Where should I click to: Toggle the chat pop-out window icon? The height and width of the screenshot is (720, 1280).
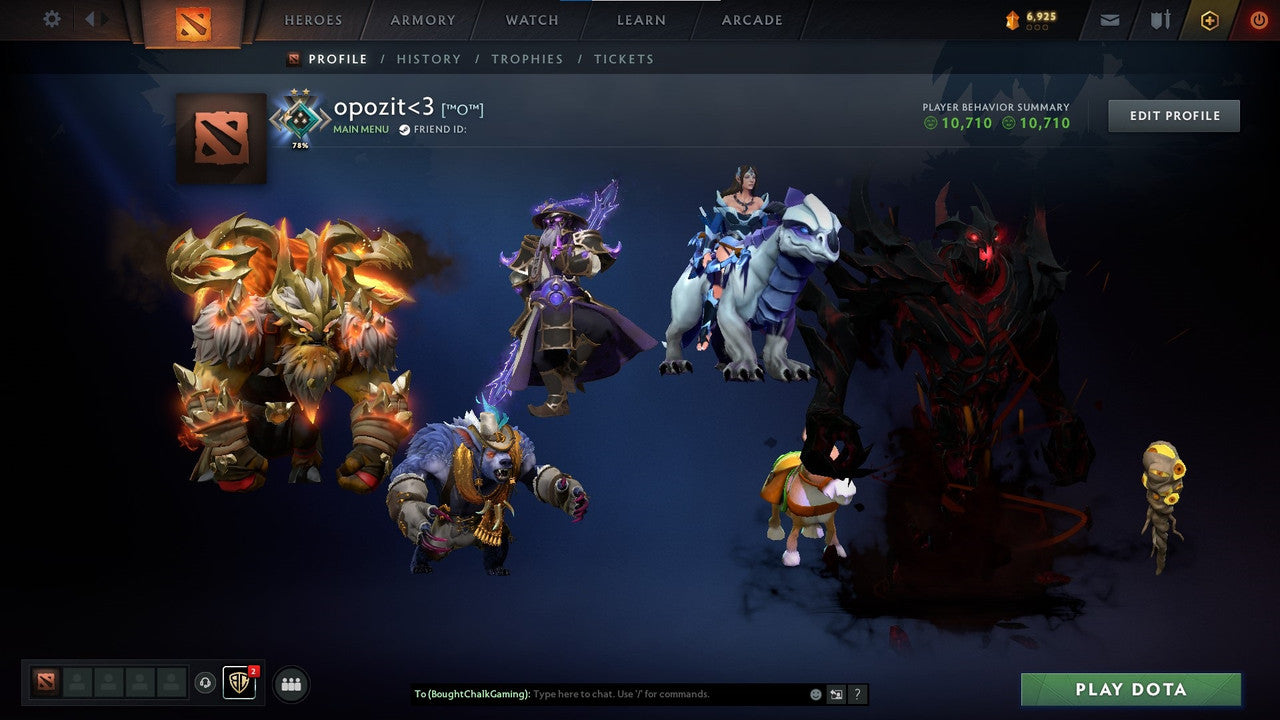click(836, 693)
